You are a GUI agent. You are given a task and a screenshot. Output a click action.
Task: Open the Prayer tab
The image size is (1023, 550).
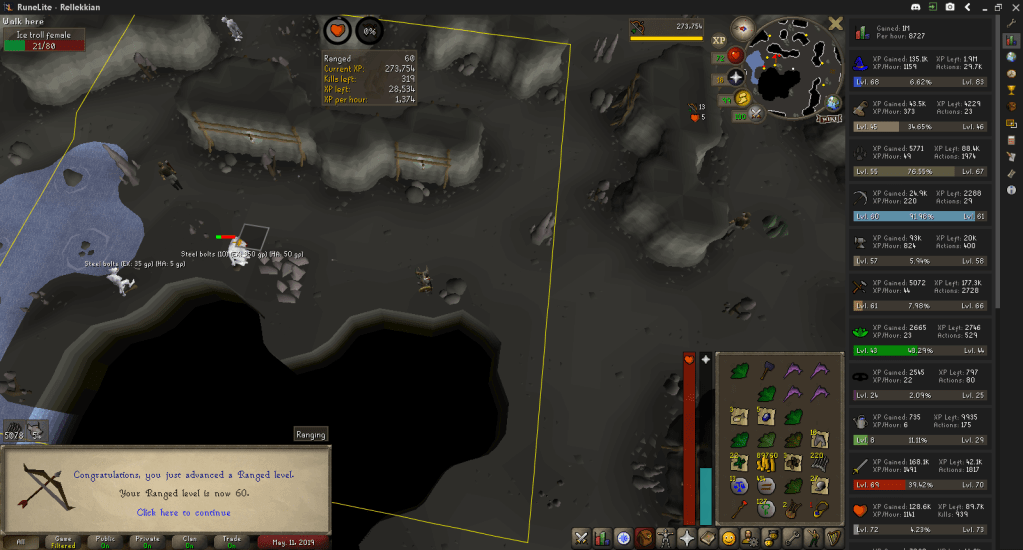click(x=685, y=538)
